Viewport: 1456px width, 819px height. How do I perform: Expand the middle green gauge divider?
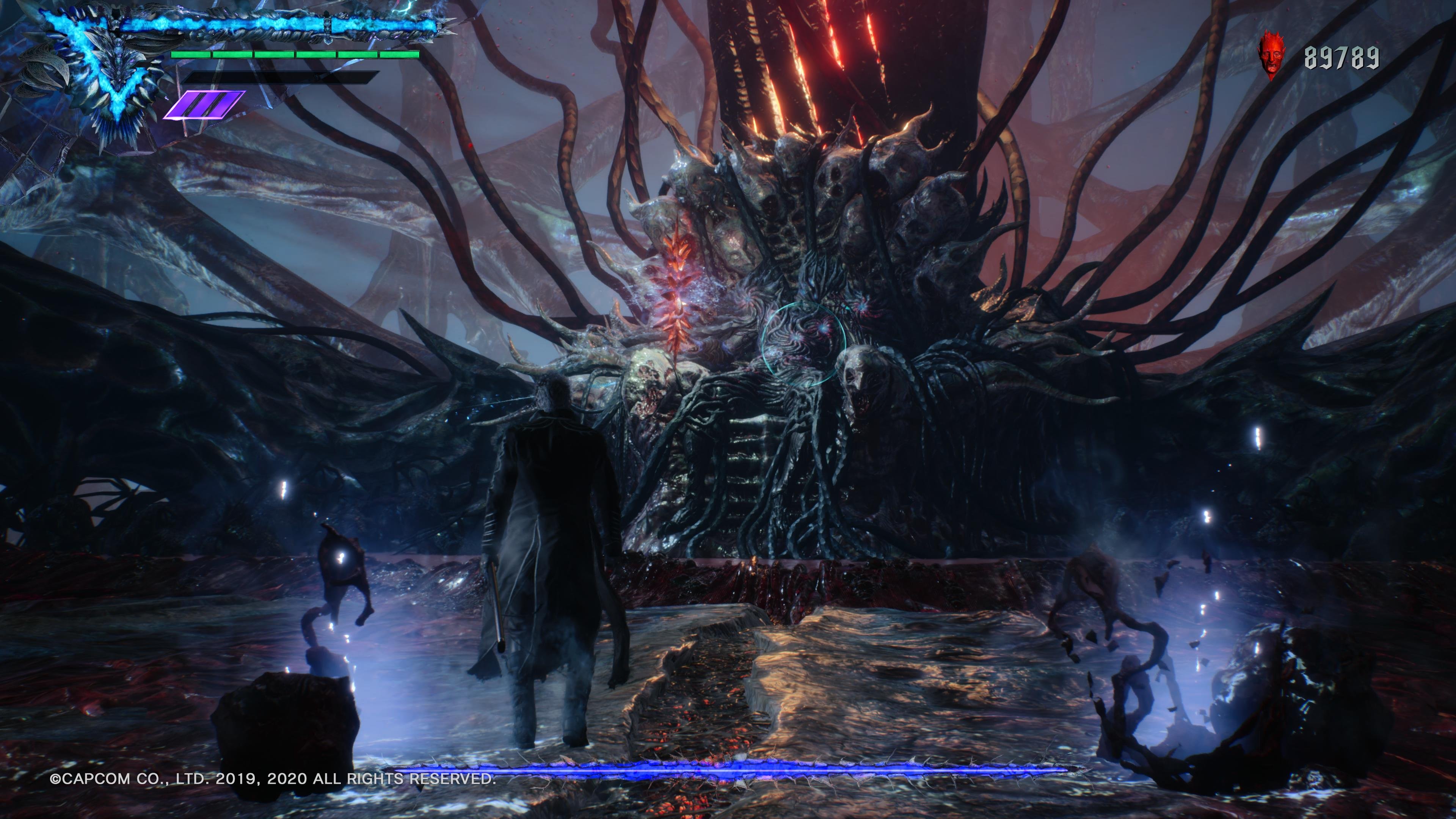tap(295, 54)
